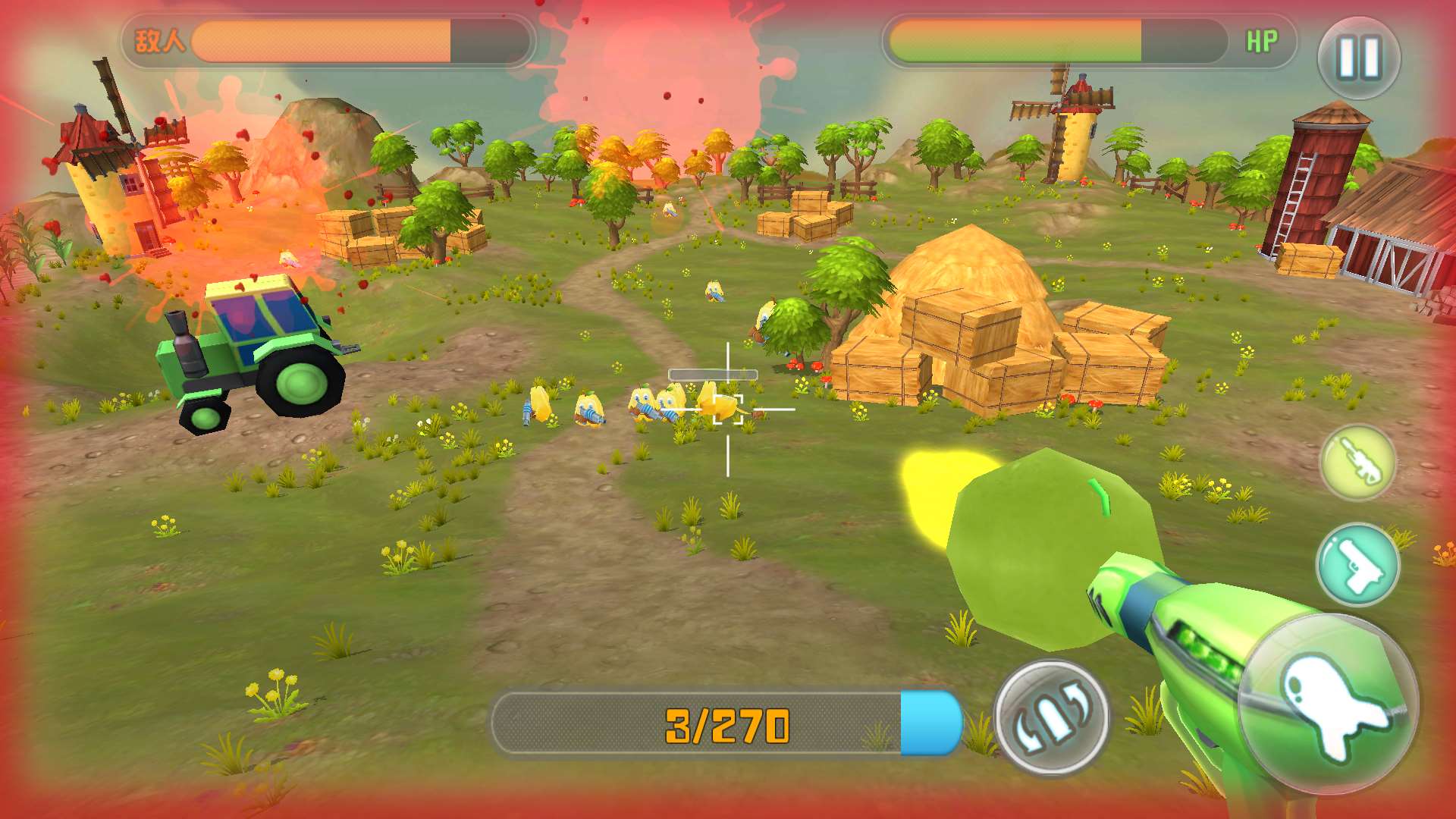Select the pistol weapon button
1456x819 pixels.
click(x=1357, y=565)
